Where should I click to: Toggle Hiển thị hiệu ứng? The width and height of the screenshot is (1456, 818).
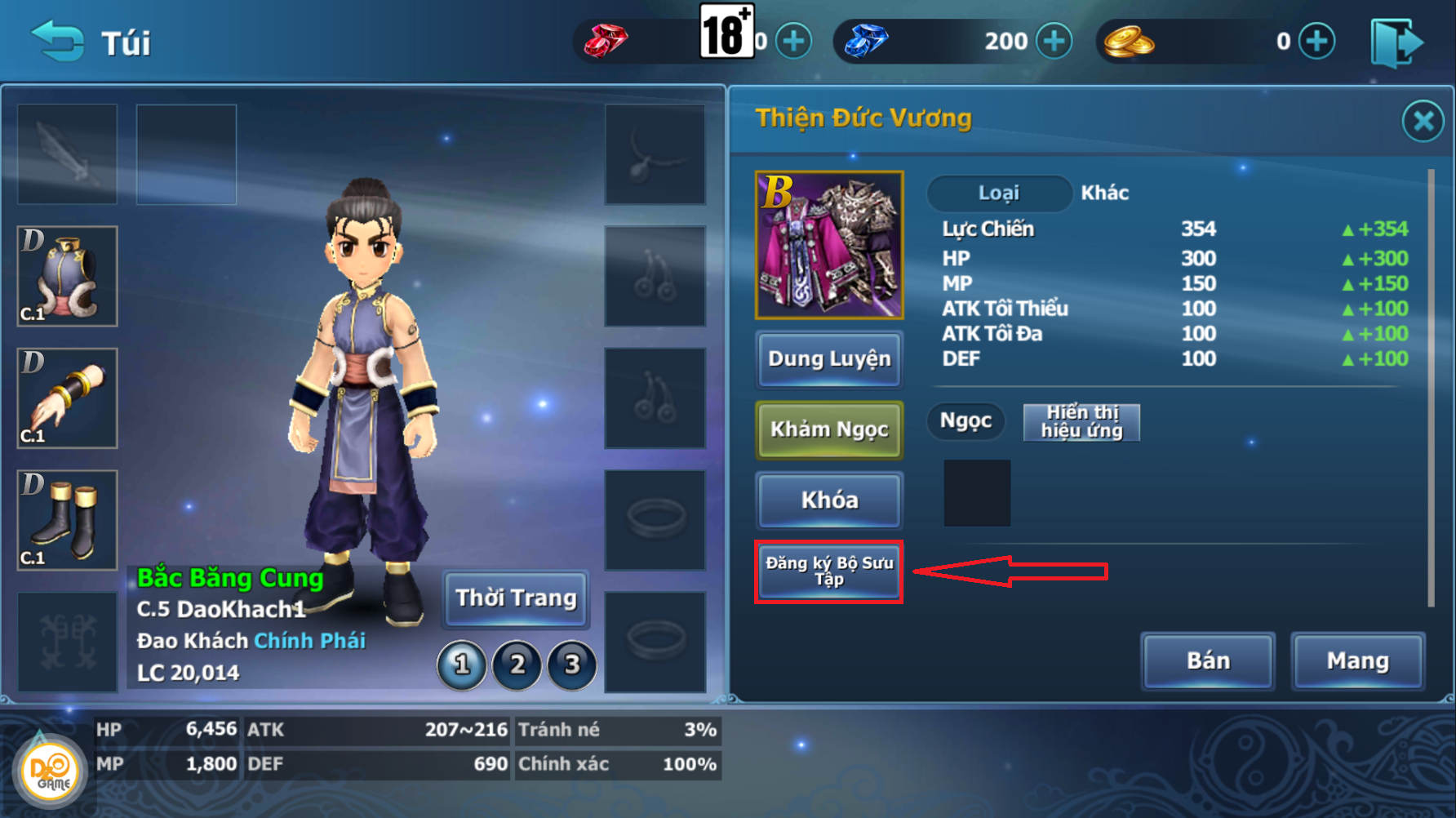[1081, 422]
